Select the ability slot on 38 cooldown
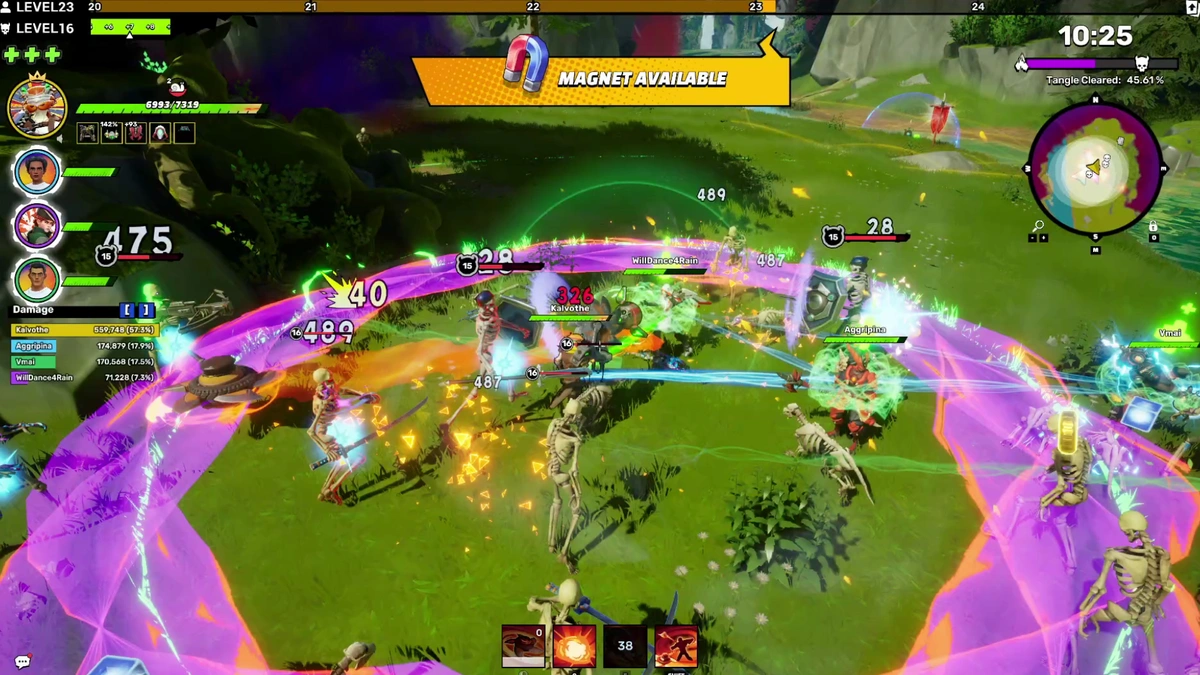This screenshot has height=675, width=1200. [x=625, y=646]
